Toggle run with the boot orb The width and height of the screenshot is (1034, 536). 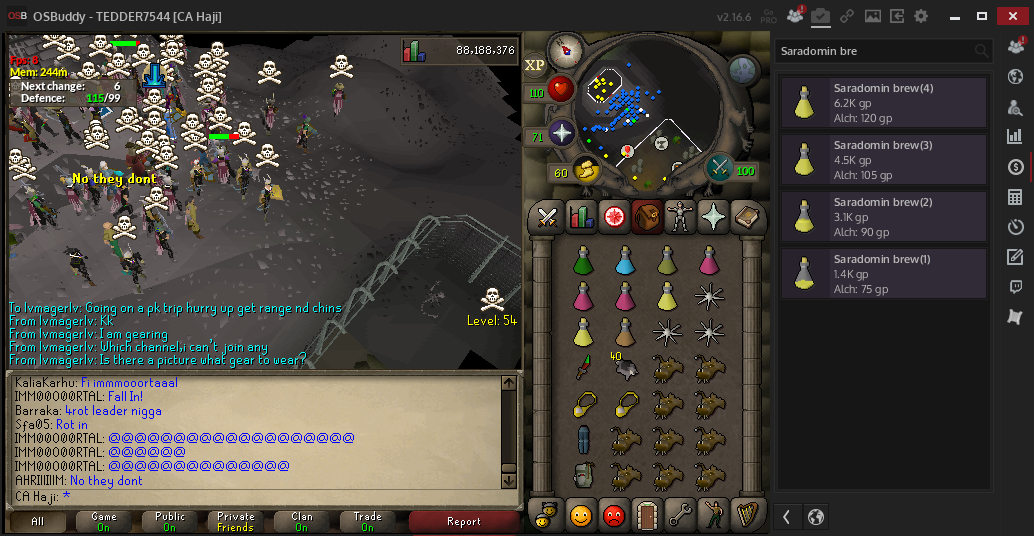(x=588, y=171)
